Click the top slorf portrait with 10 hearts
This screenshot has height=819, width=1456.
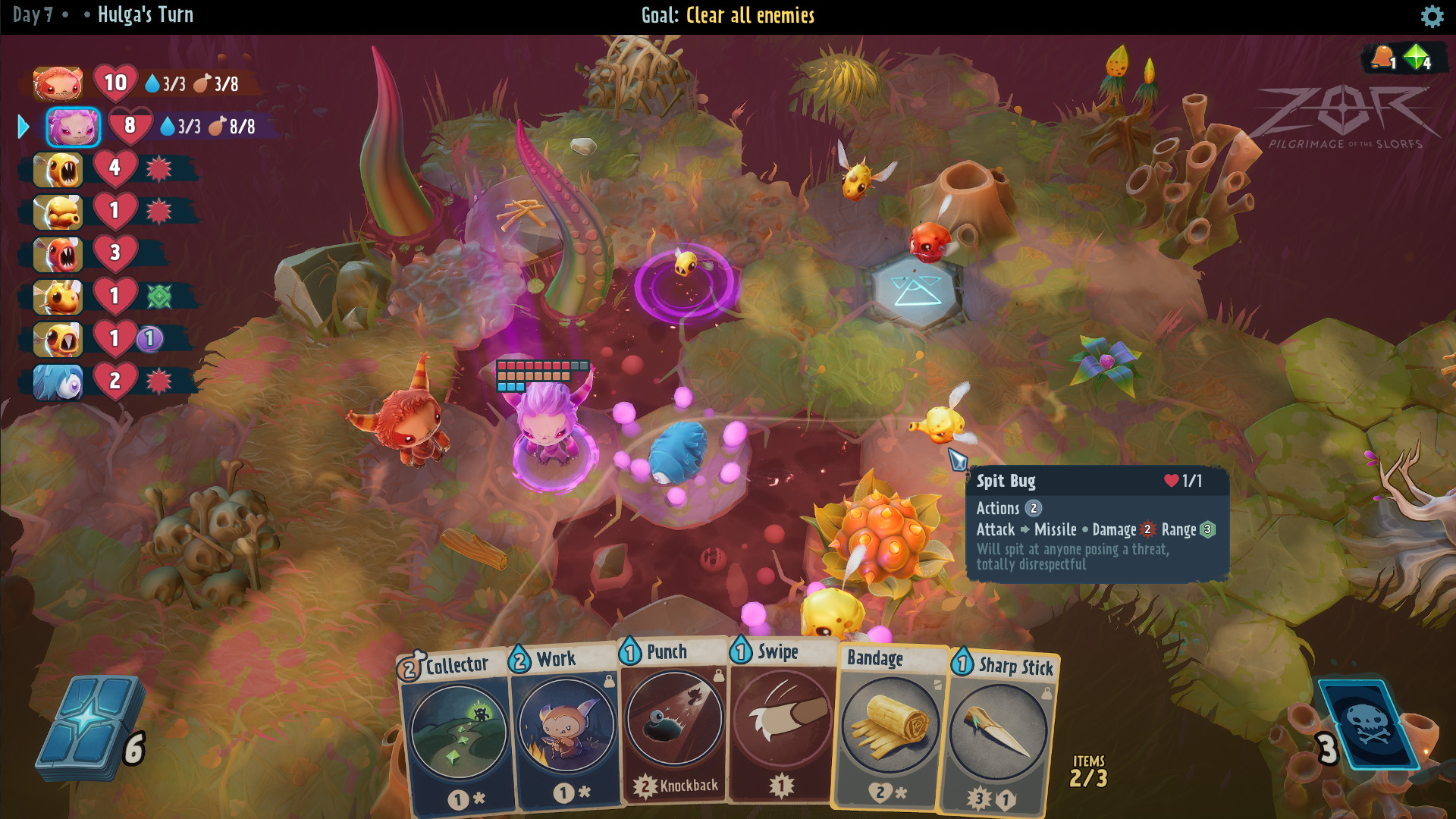pyautogui.click(x=57, y=83)
